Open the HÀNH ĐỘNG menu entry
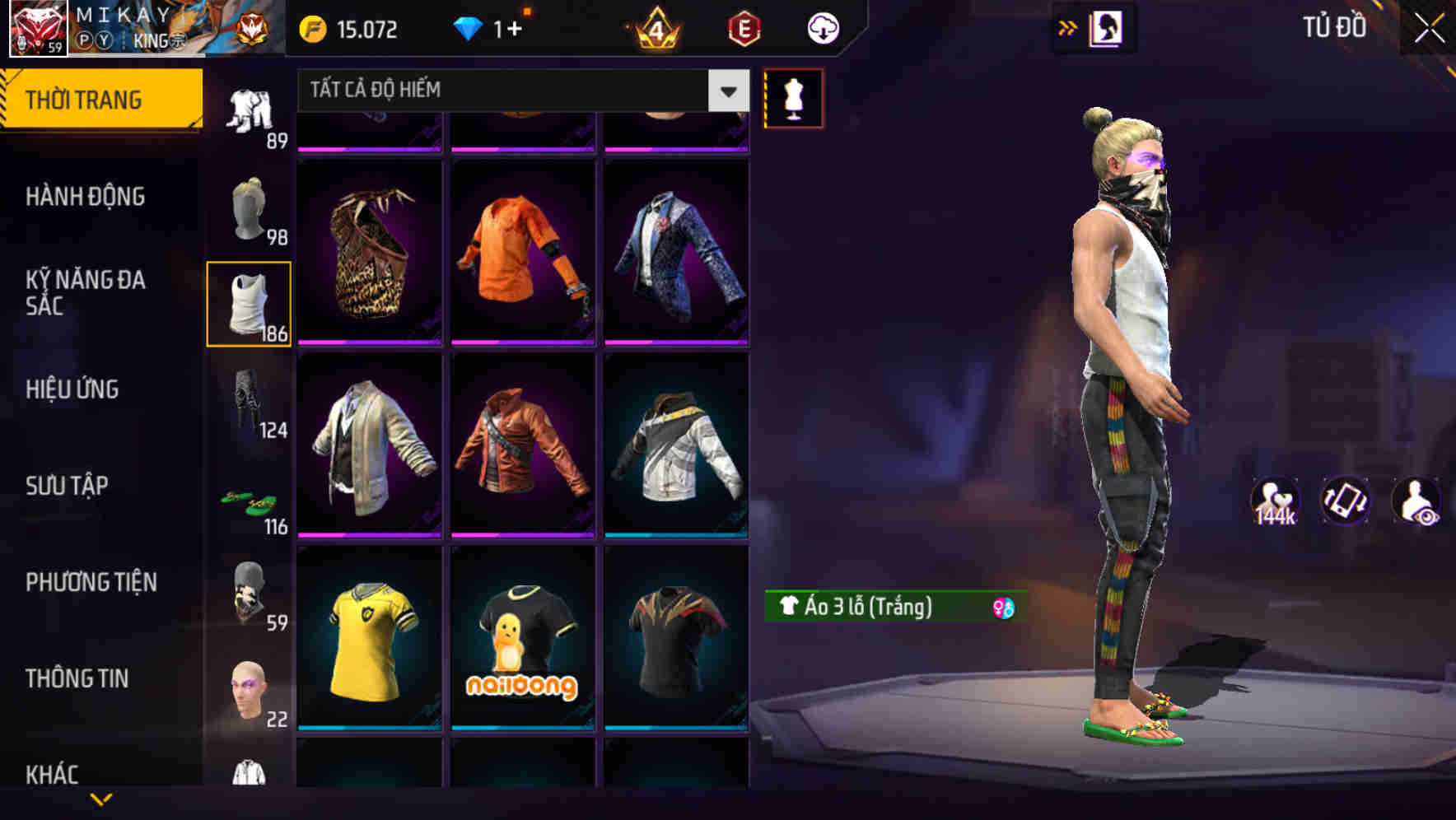1456x820 pixels. click(86, 197)
